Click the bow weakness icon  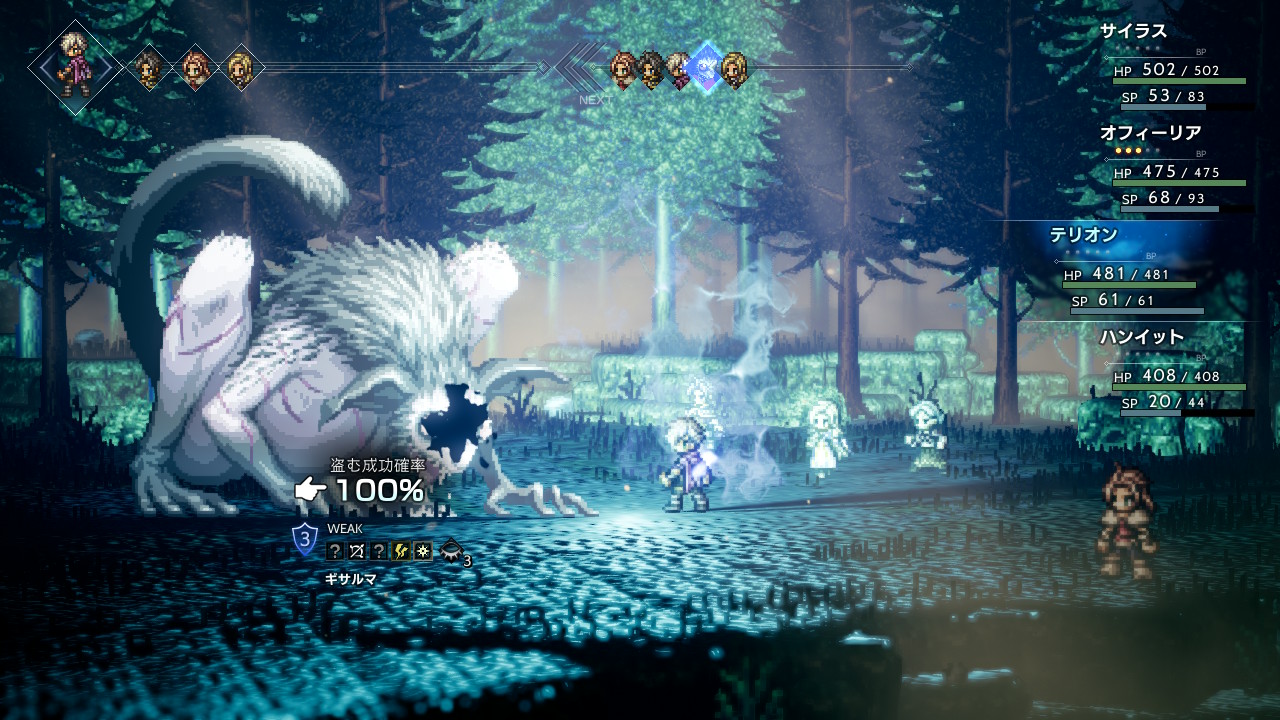[357, 551]
